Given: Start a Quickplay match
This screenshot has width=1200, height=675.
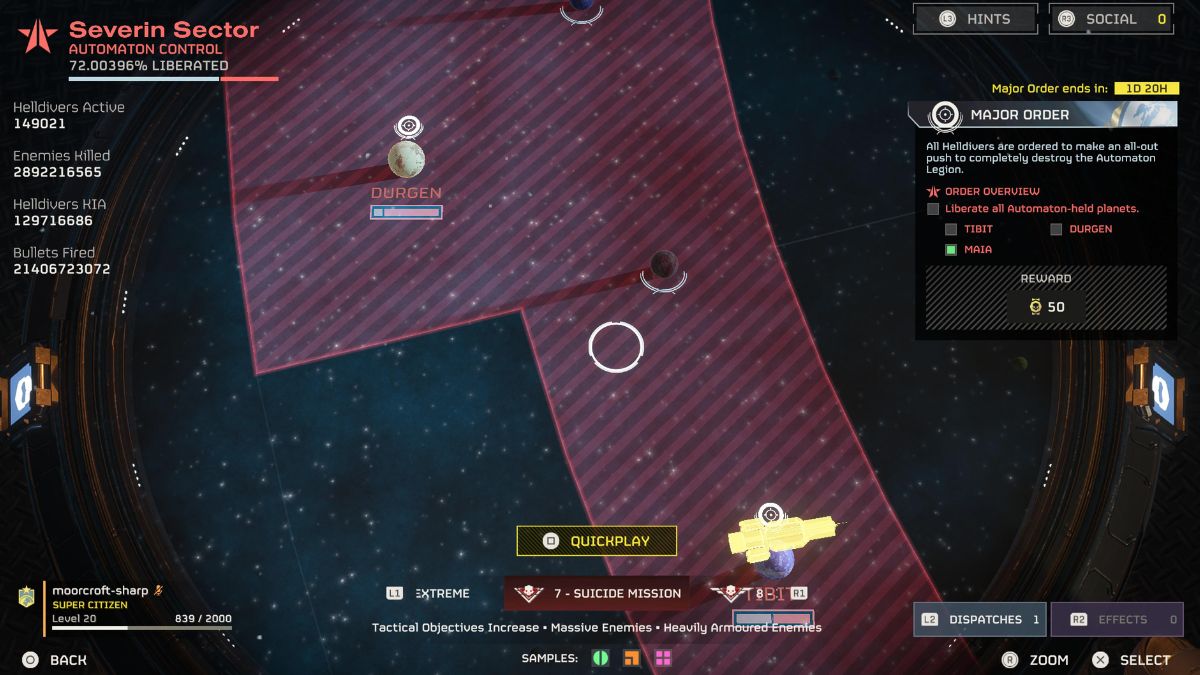Looking at the screenshot, I should [597, 541].
